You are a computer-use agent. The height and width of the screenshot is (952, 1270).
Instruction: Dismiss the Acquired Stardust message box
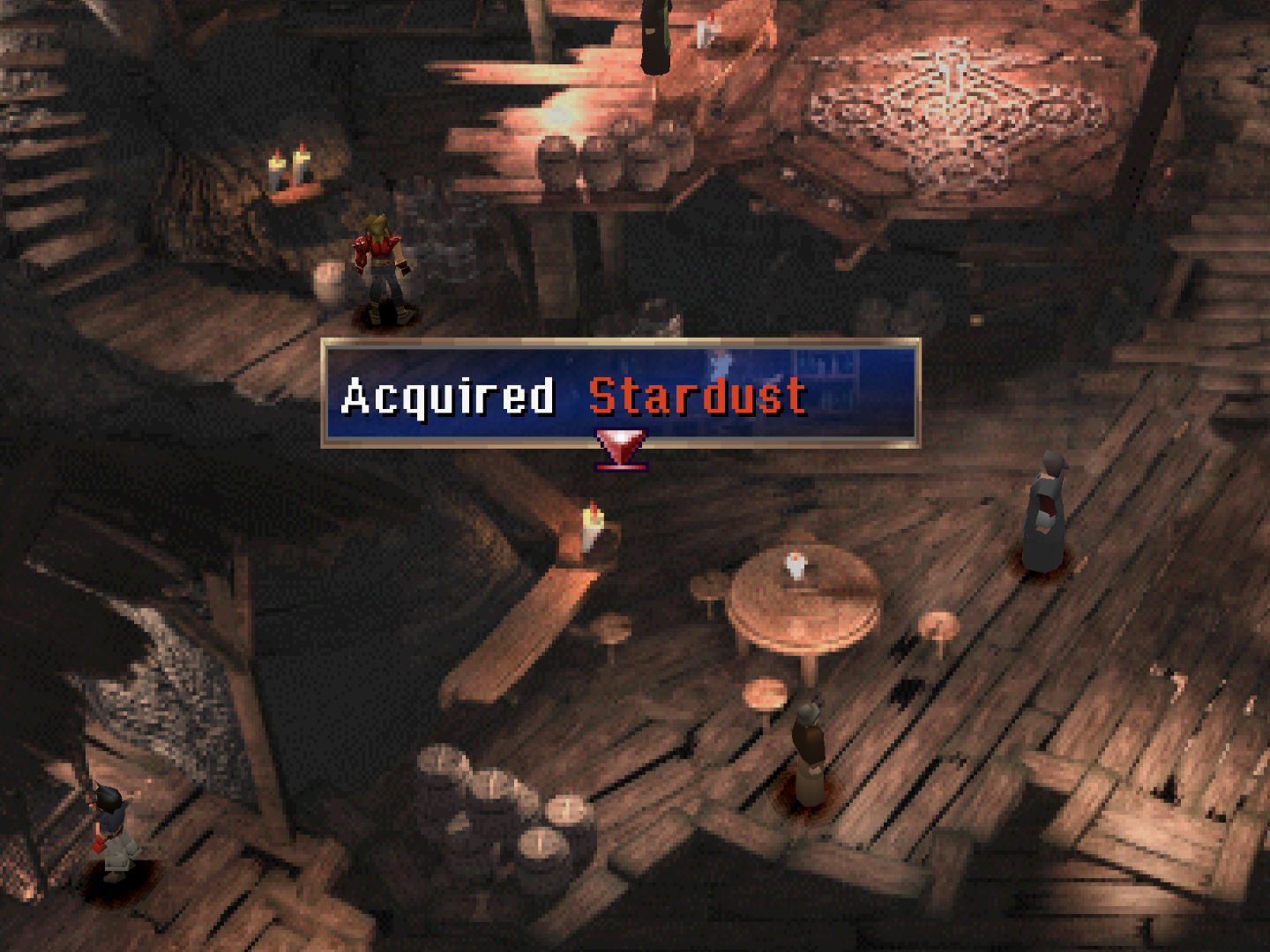point(620,393)
